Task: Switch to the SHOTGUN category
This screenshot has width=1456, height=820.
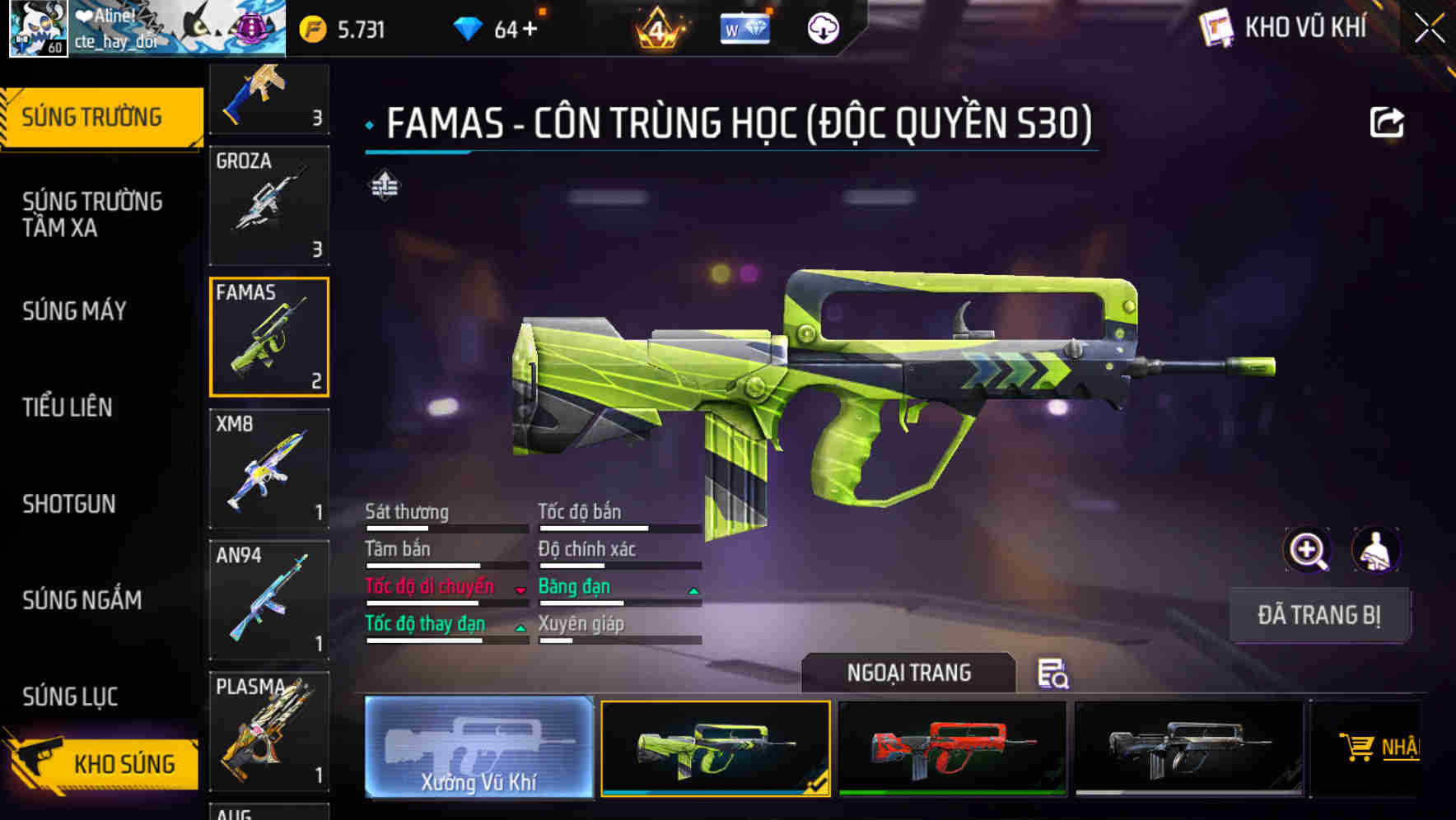Action: tap(69, 504)
